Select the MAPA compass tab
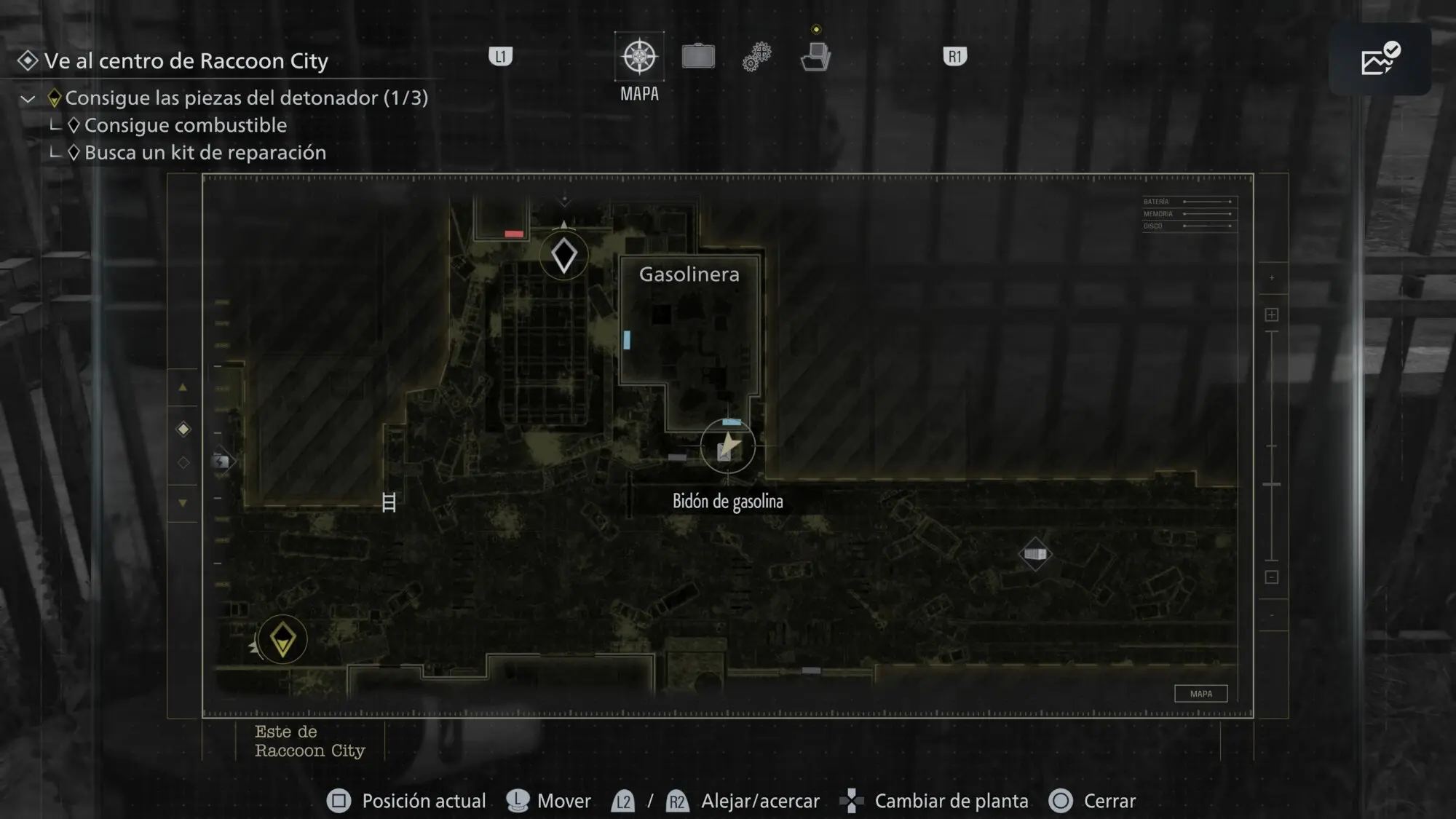The width and height of the screenshot is (1456, 819). 639,57
